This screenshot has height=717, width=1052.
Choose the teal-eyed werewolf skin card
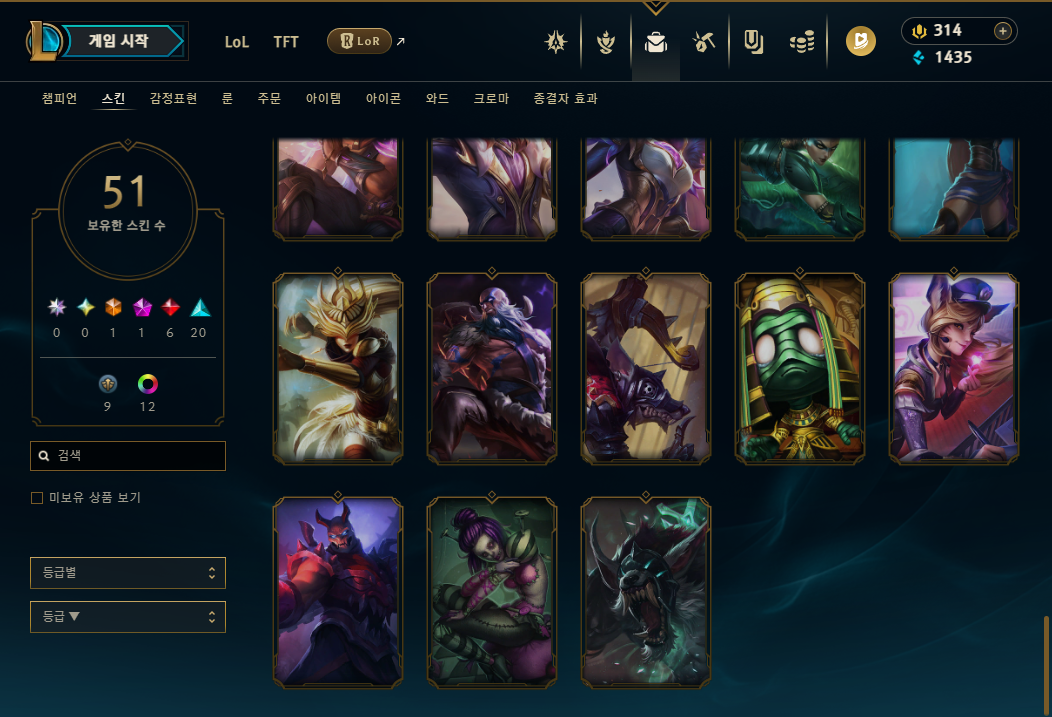(645, 592)
